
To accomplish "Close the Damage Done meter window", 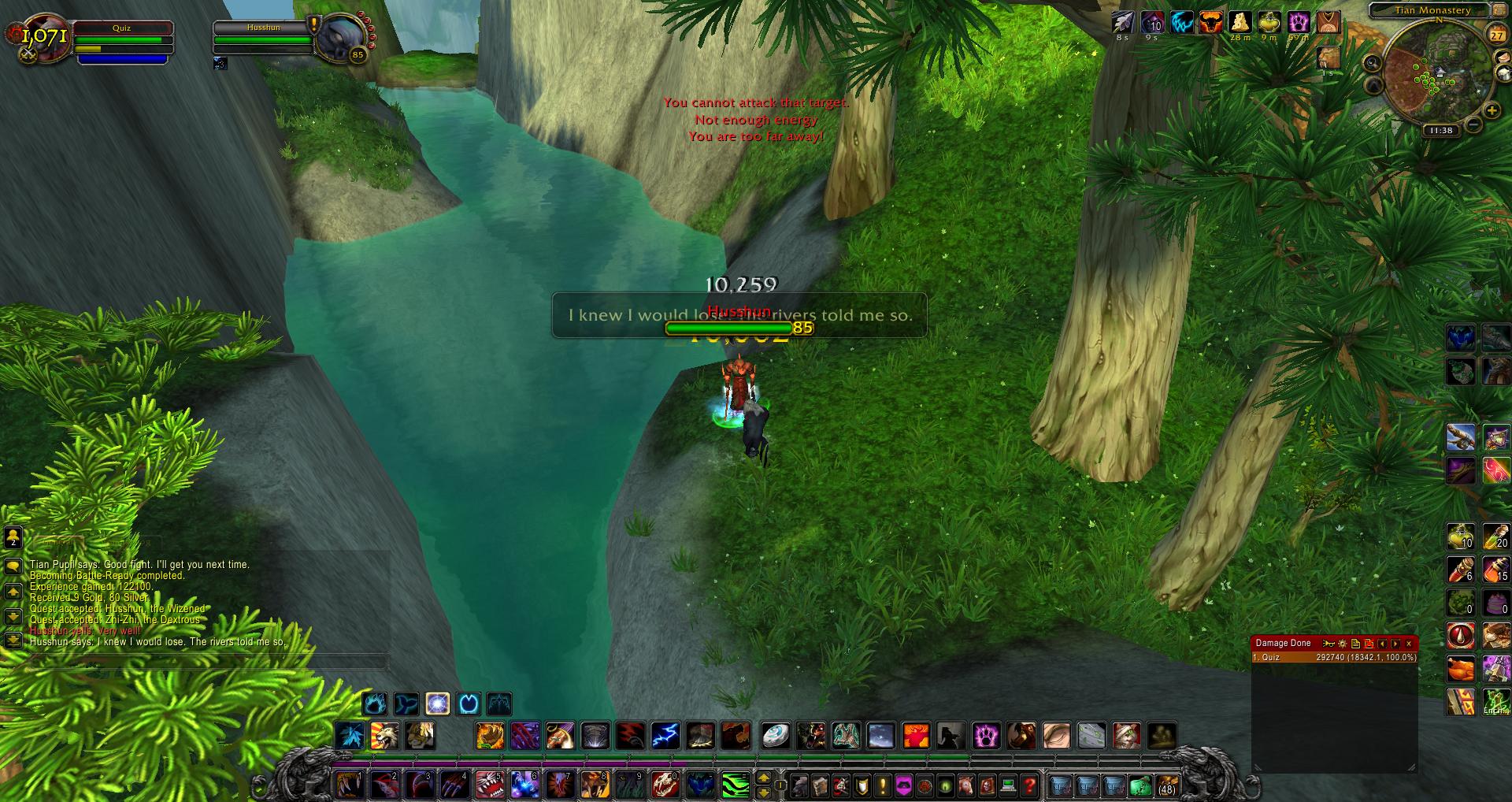I will tap(1409, 644).
